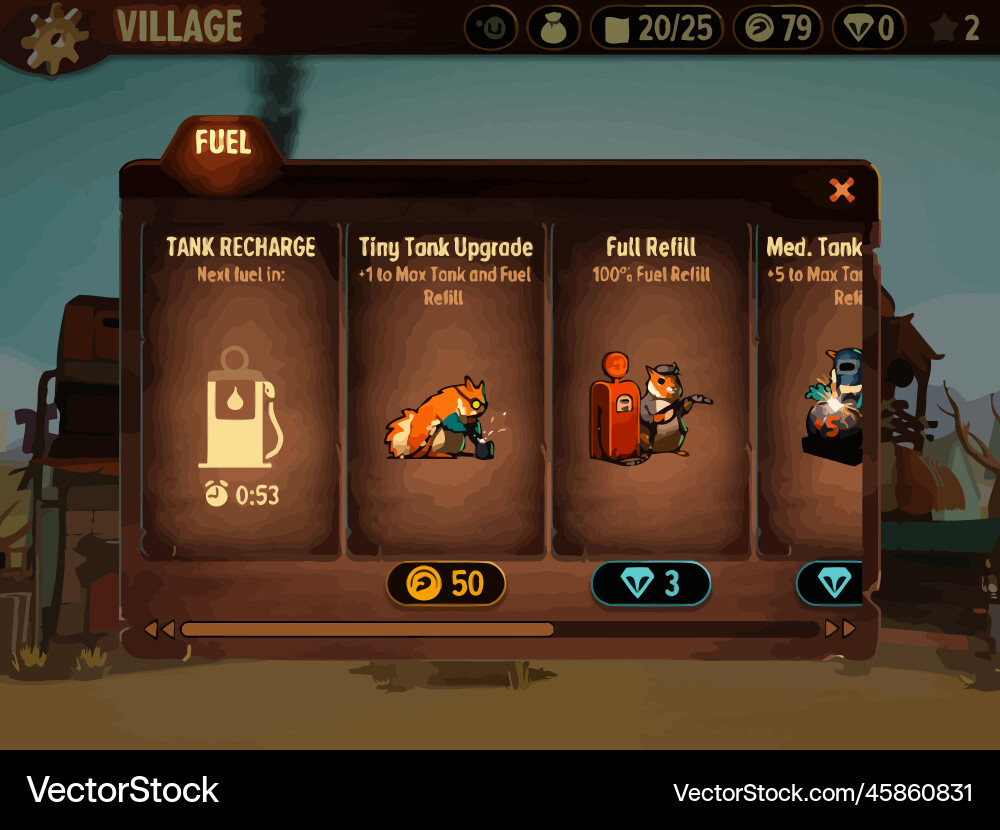Click the horizontal shop scrollbar thumb
Image resolution: width=1000 pixels, height=830 pixels.
(x=367, y=629)
